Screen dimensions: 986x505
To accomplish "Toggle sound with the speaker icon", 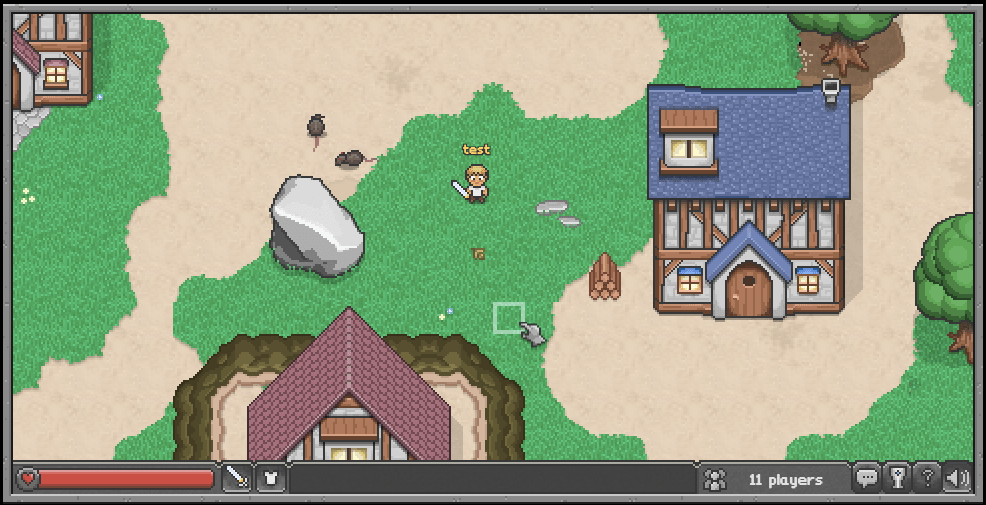I will pyautogui.click(x=957, y=479).
